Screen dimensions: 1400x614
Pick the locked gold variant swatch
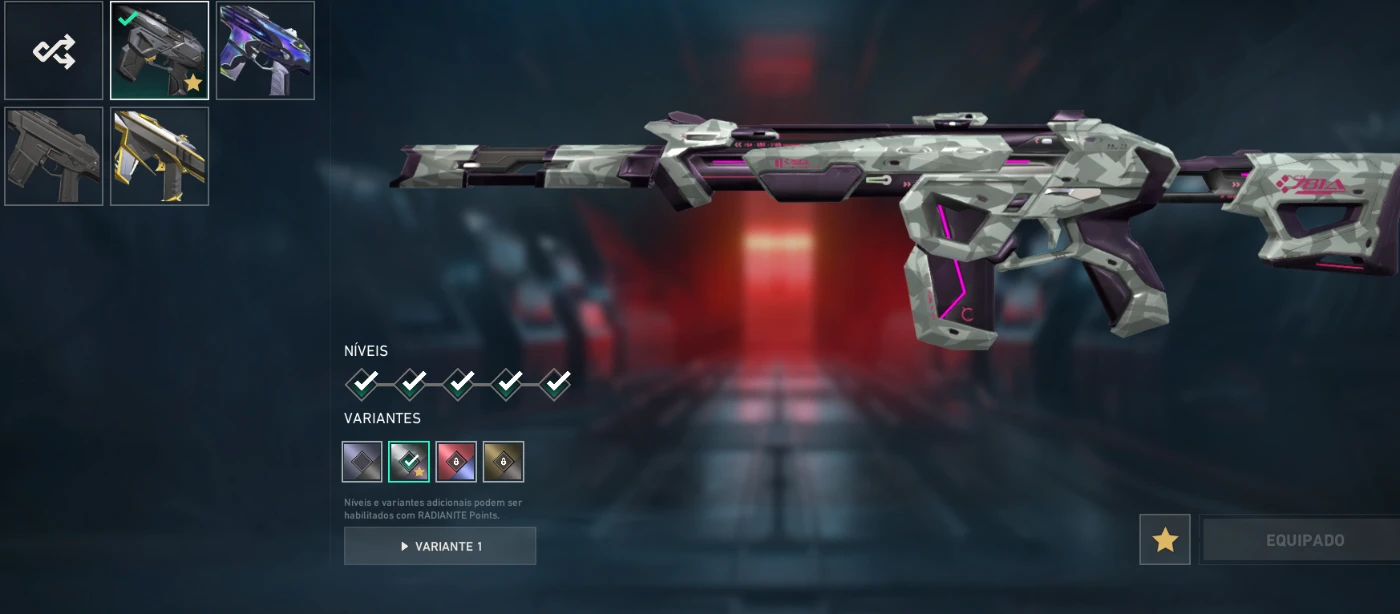click(503, 462)
